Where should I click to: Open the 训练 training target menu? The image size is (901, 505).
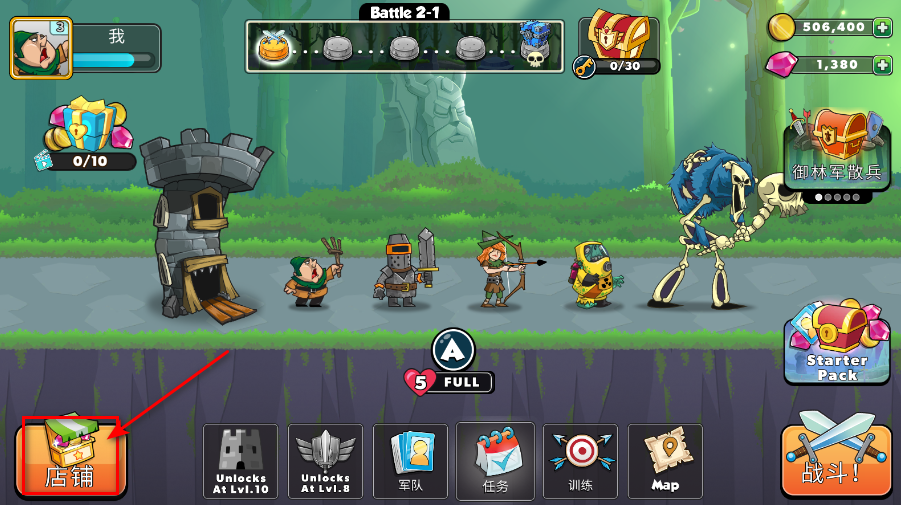580,461
